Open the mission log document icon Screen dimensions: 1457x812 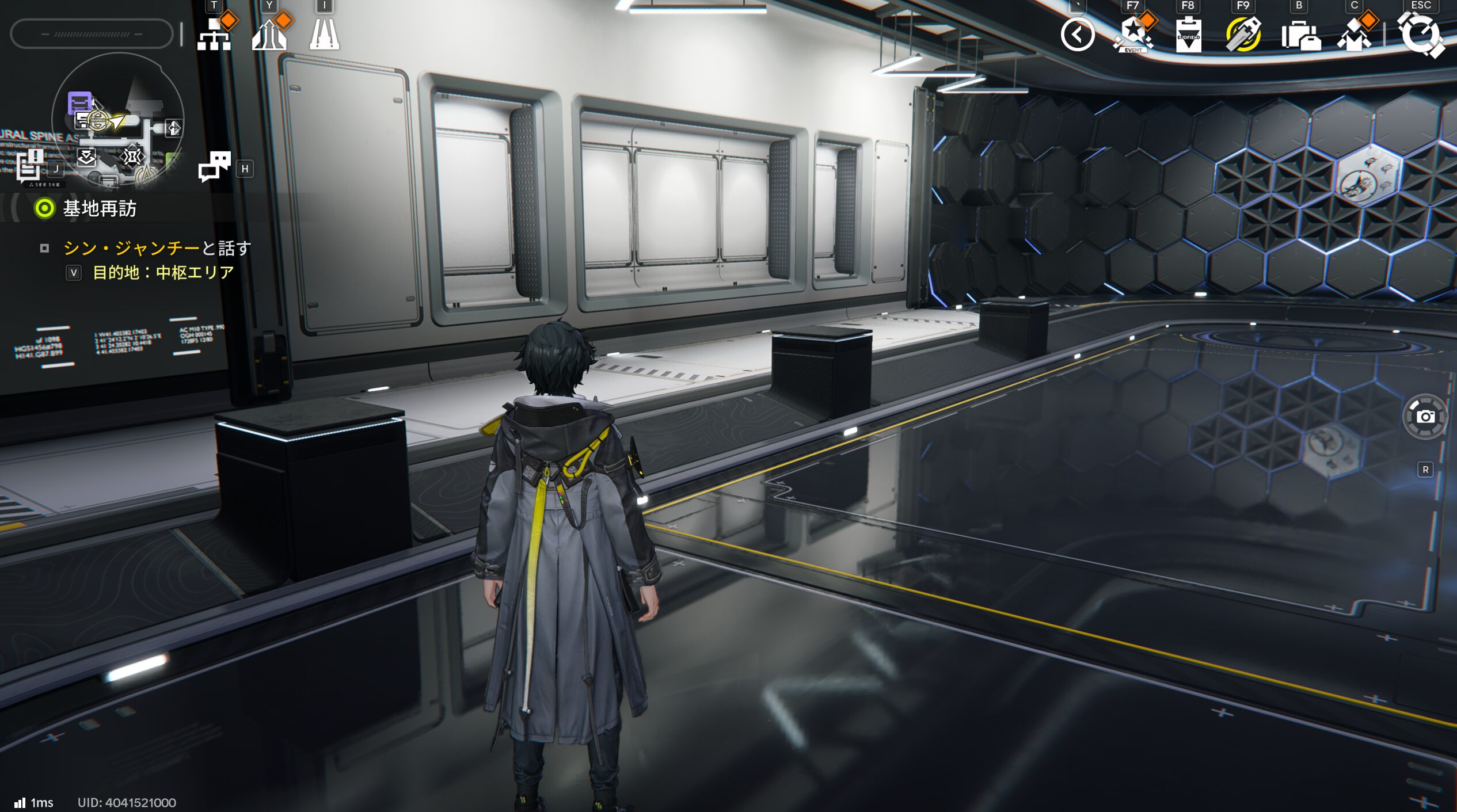point(30,166)
